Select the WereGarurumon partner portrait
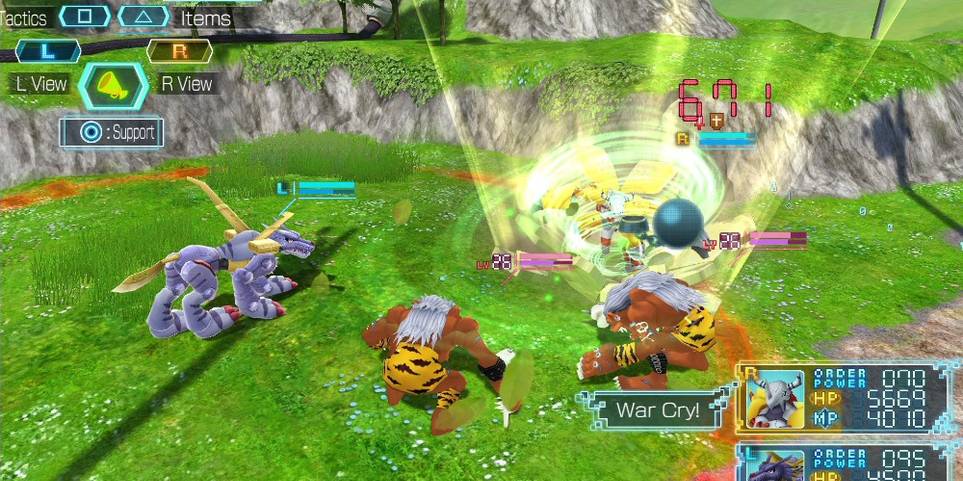 pyautogui.click(x=777, y=398)
